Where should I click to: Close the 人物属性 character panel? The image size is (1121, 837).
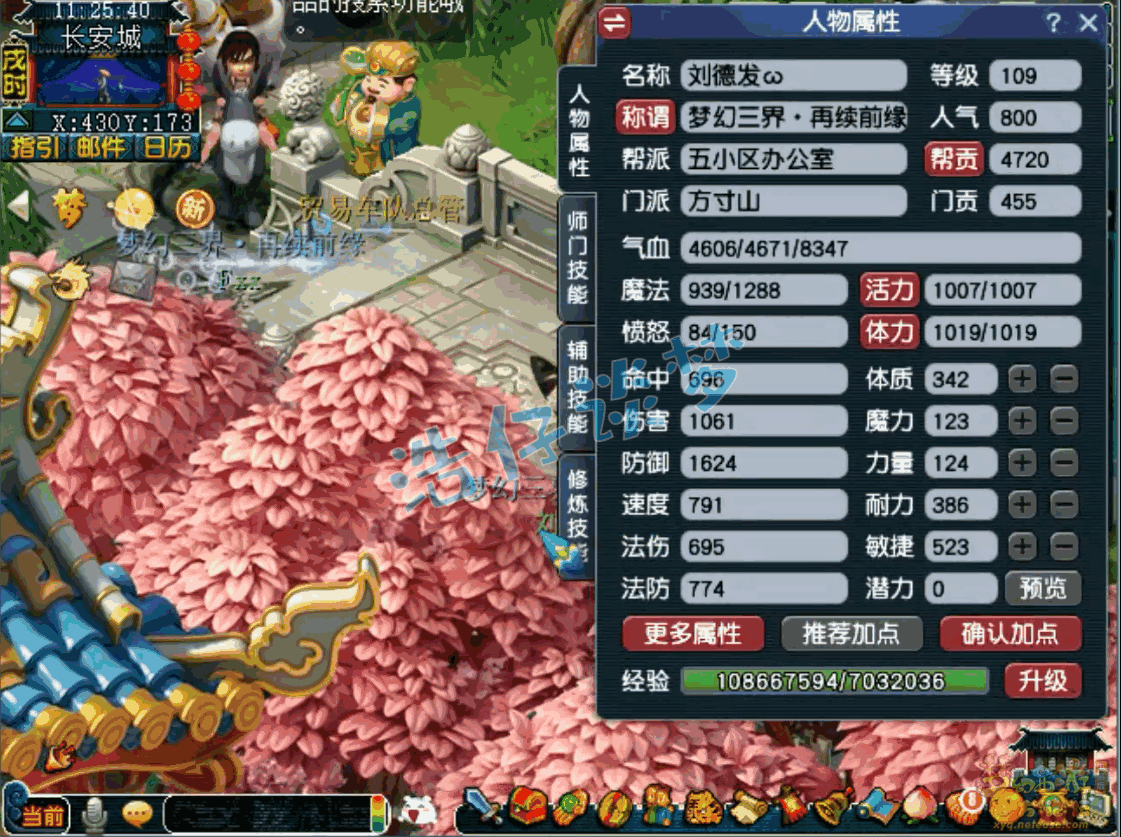point(1089,23)
